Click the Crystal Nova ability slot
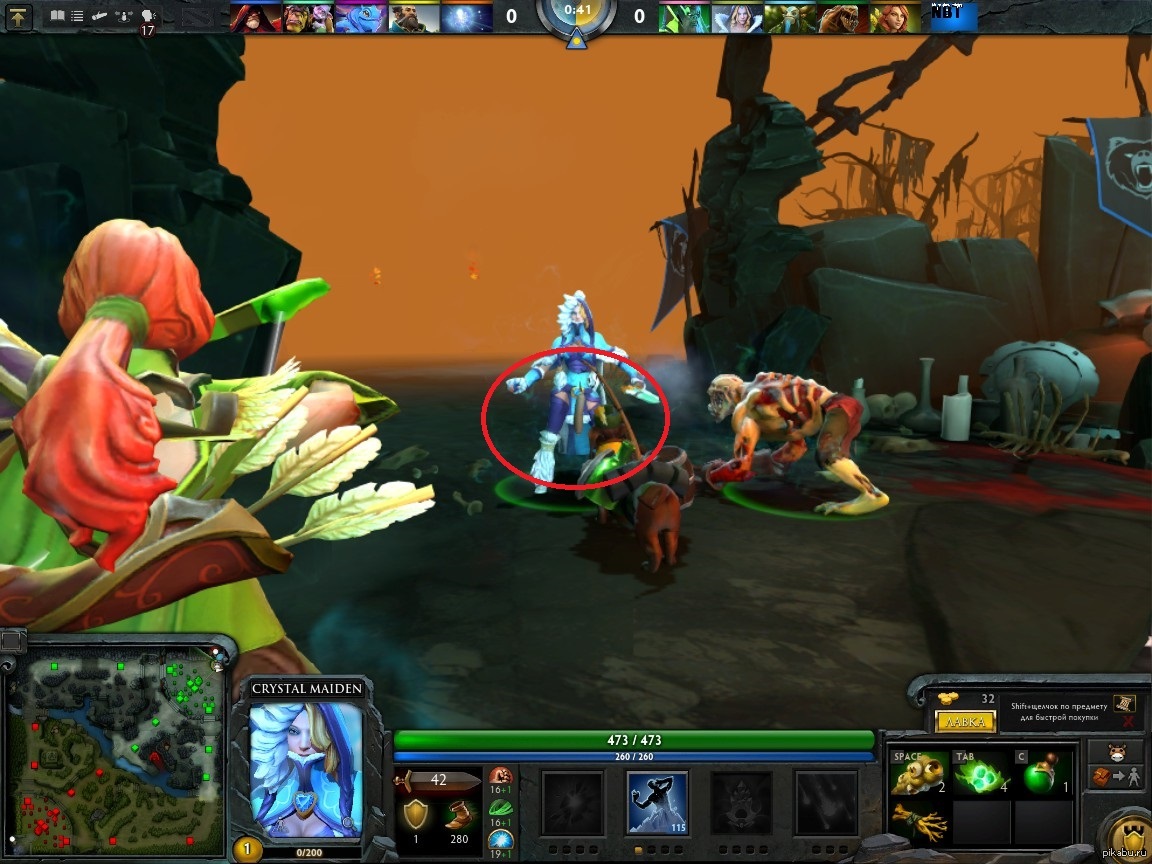 pos(573,802)
